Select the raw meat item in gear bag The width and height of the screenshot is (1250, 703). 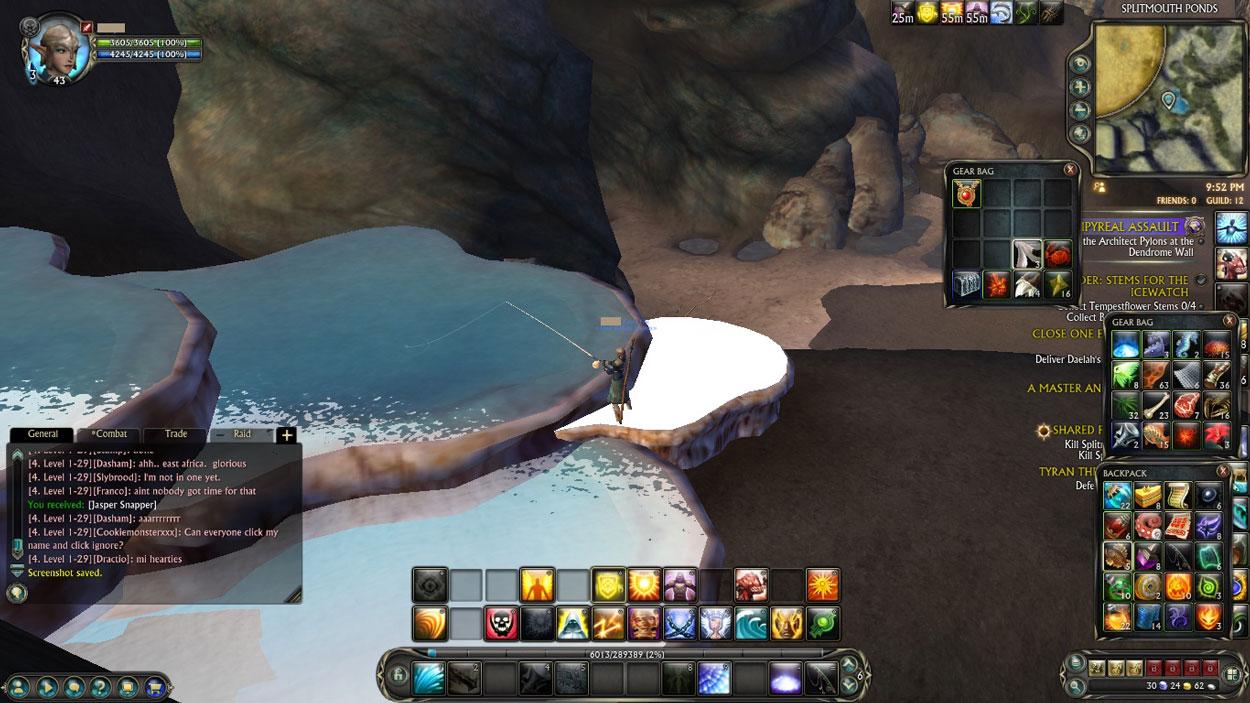pos(1187,406)
